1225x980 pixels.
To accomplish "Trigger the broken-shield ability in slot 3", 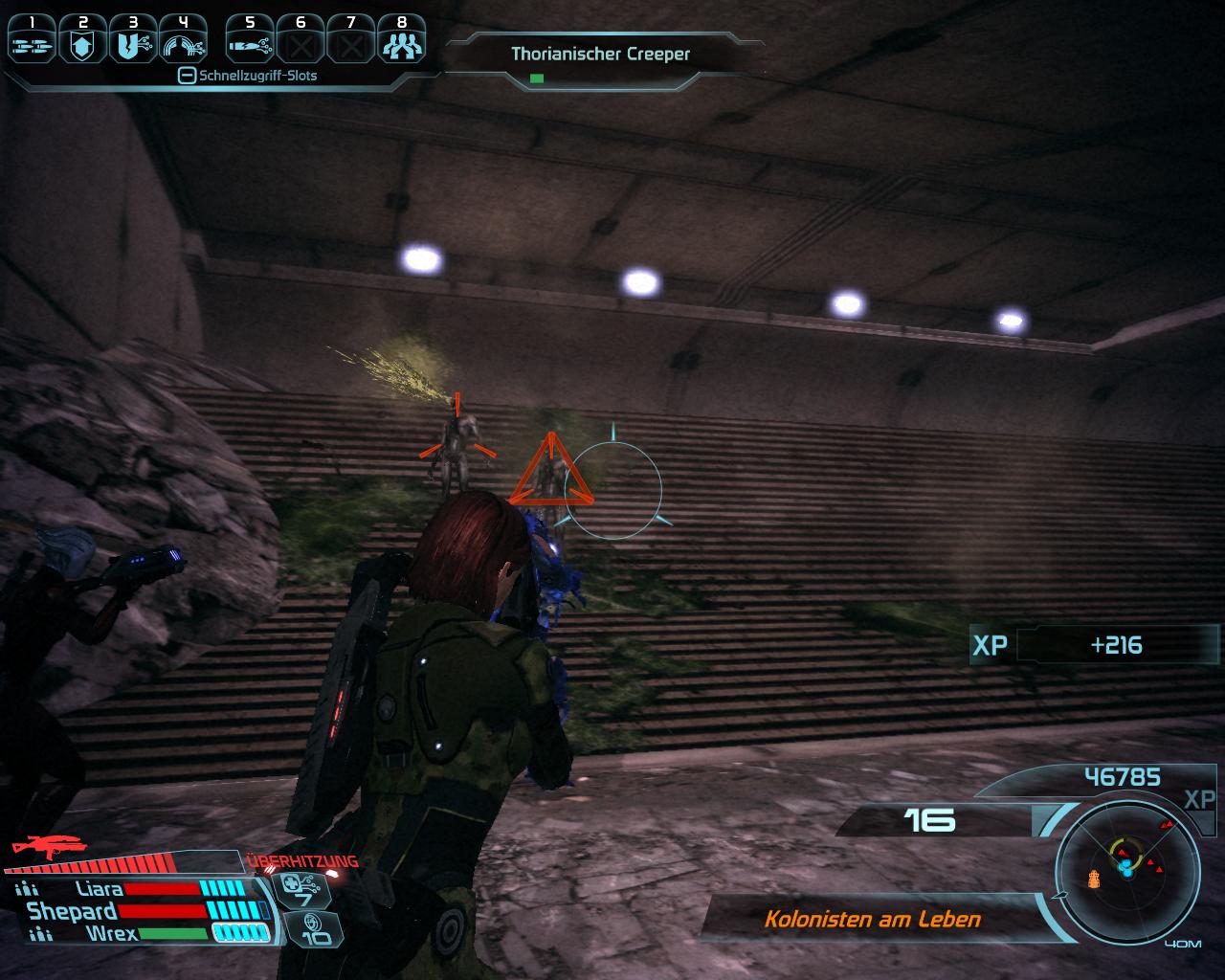I will pyautogui.click(x=133, y=43).
